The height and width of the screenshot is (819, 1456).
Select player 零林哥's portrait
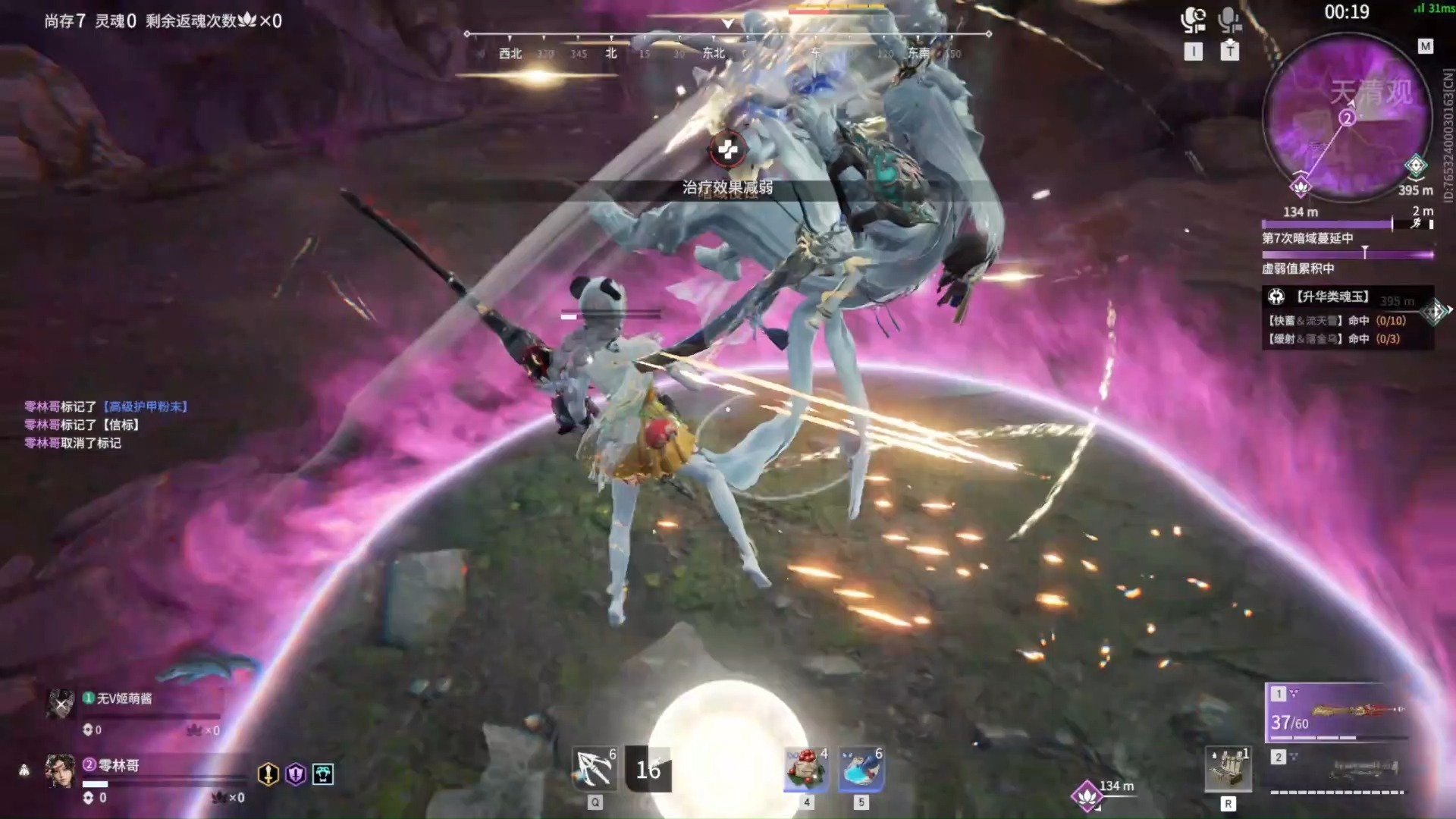click(x=60, y=771)
